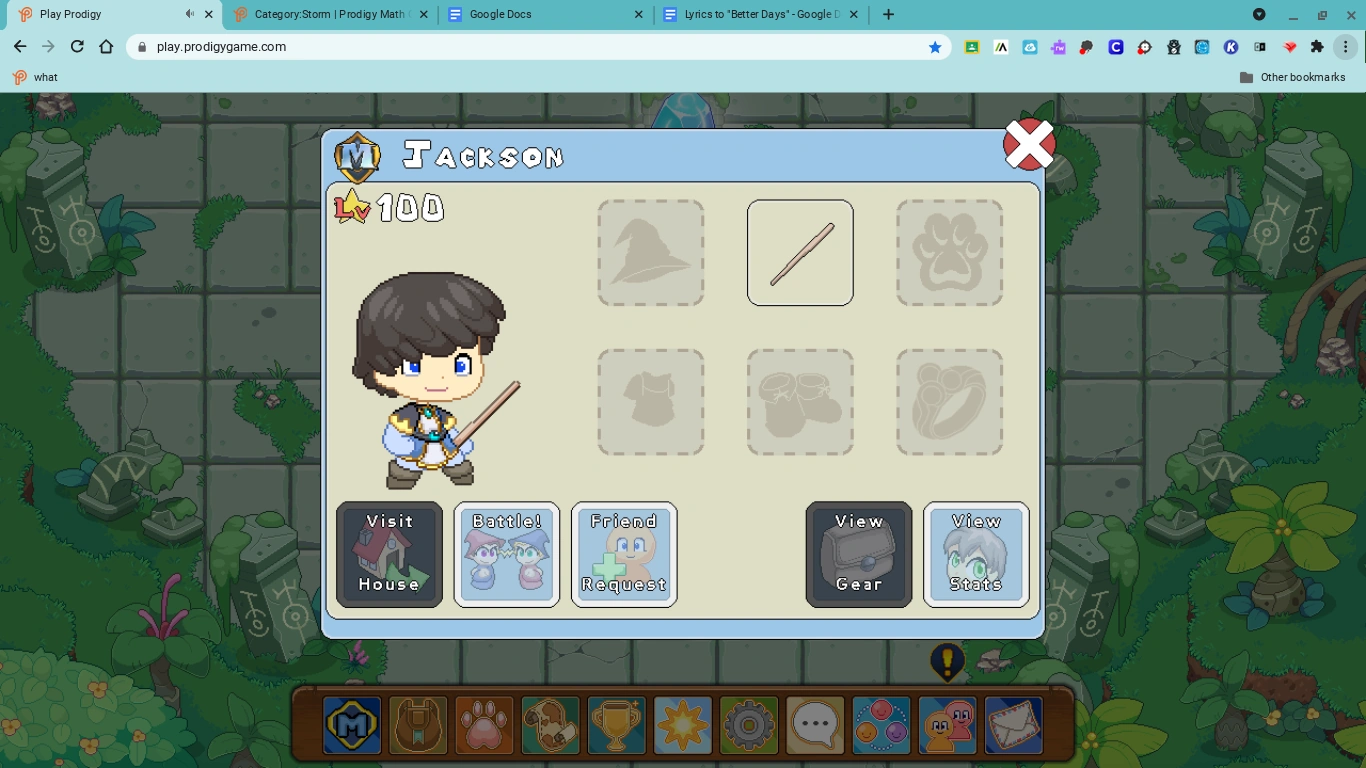This screenshot has width=1366, height=768.
Task: Select the empty boots equipment slot
Action: click(800, 402)
